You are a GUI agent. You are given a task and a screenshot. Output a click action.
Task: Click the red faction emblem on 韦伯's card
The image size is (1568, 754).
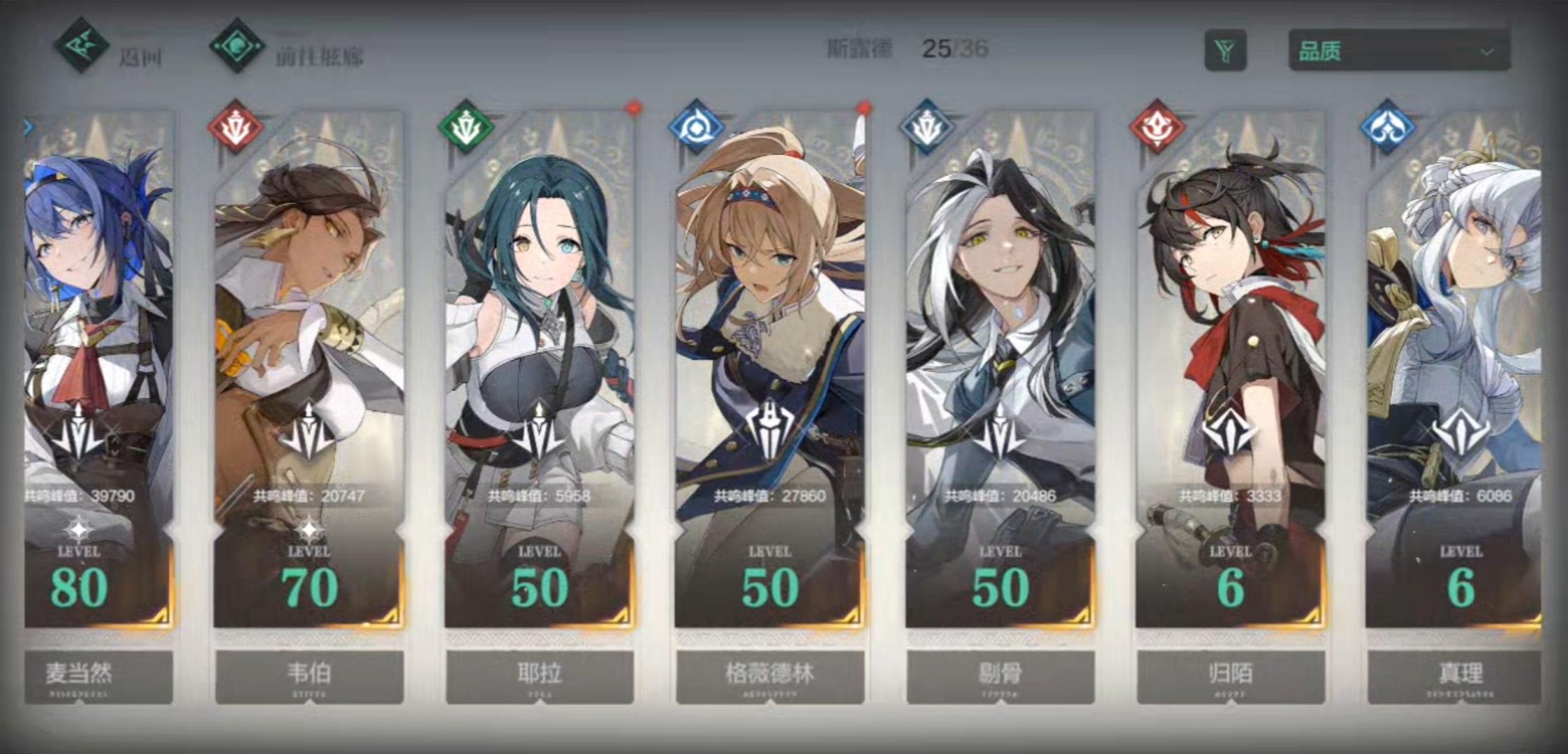tap(234, 127)
